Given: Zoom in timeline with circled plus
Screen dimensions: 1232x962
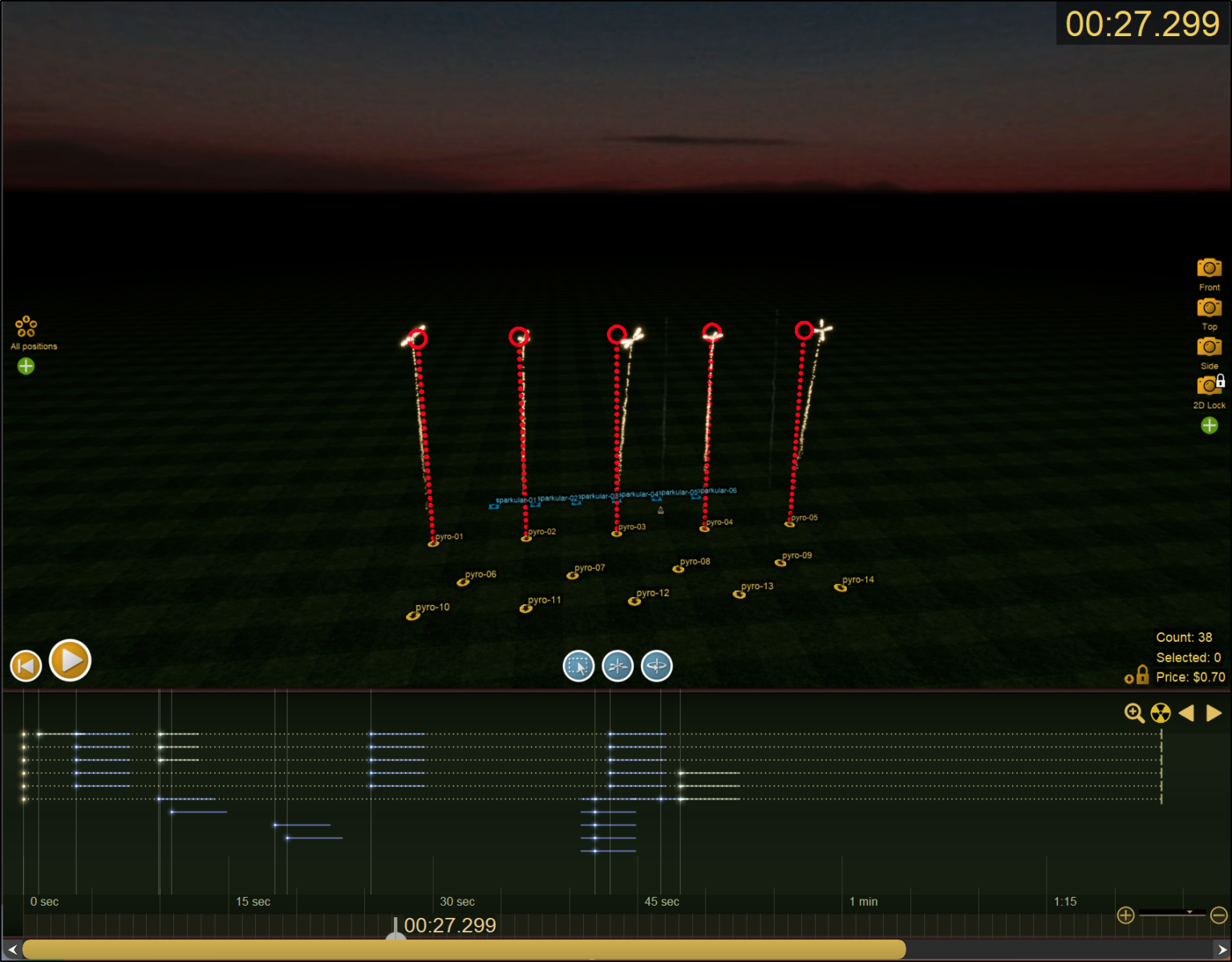Looking at the screenshot, I should 1125,915.
